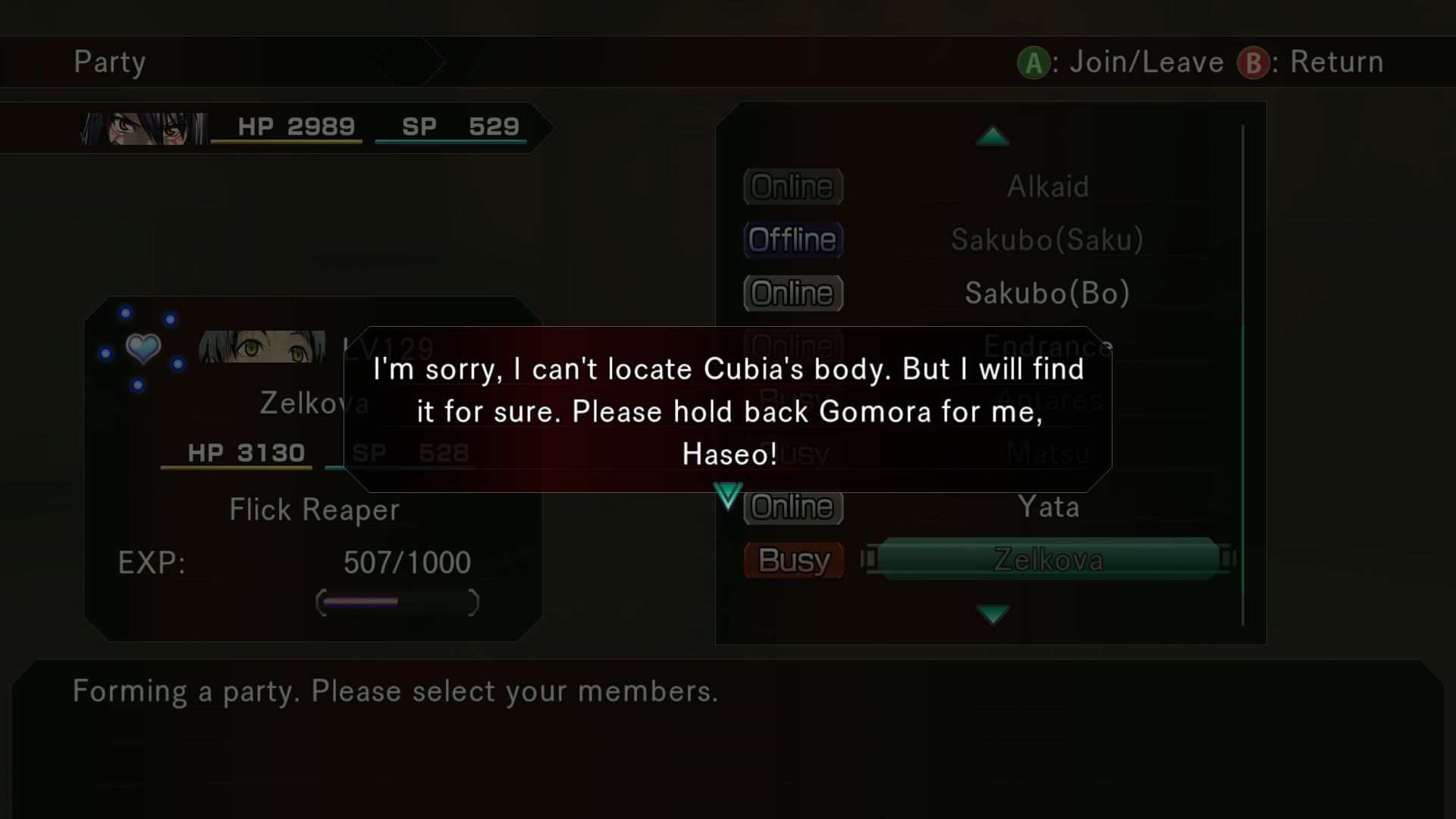
Task: Click Zelkova's dialogue message box
Action: coord(728,409)
